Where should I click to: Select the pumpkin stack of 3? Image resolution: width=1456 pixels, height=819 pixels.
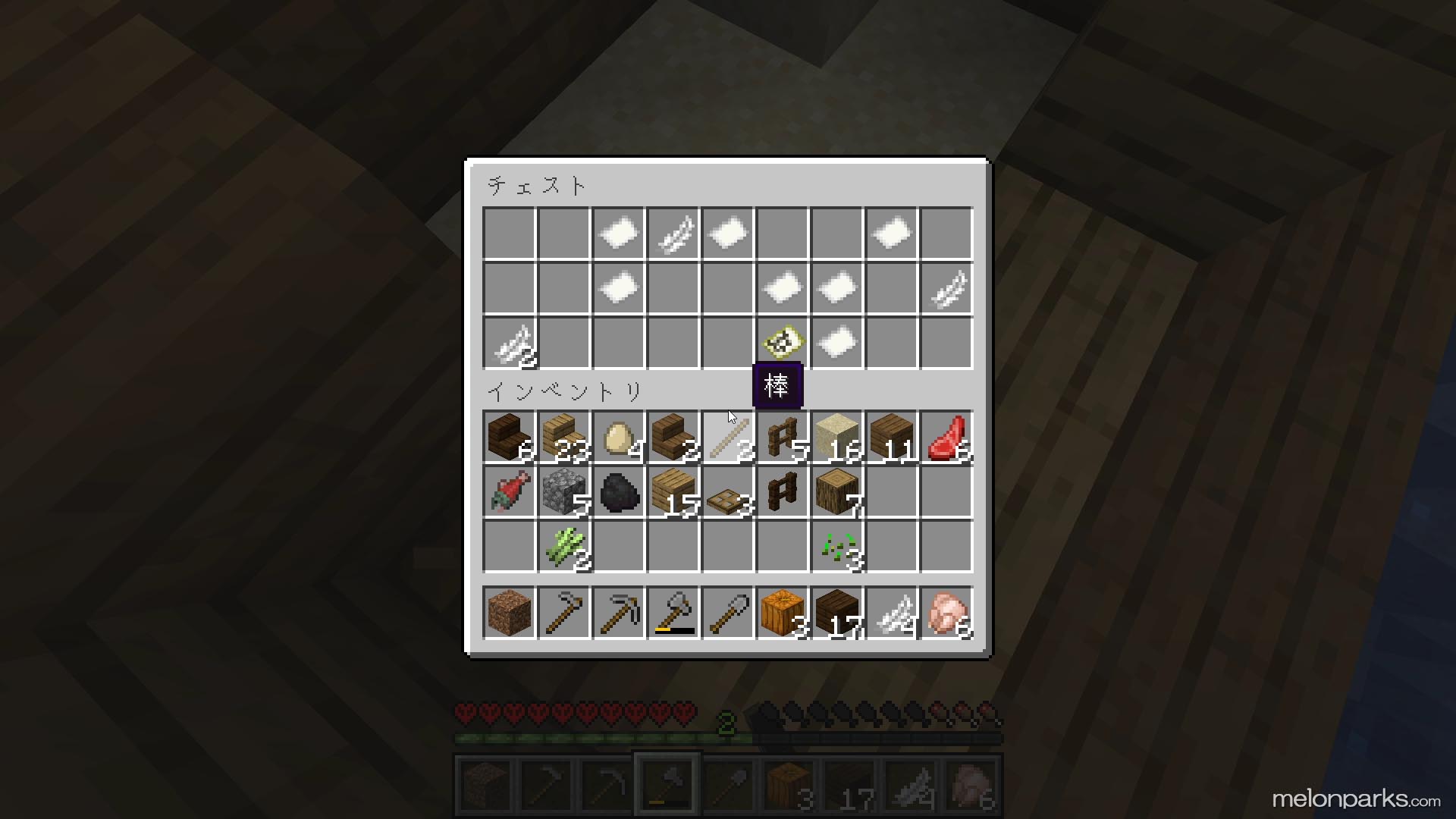coord(782,613)
